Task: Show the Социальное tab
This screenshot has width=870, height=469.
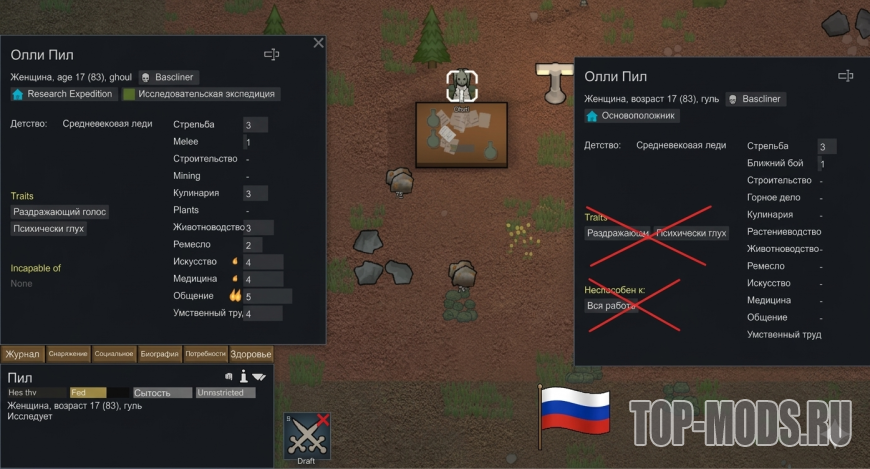Action: coord(113,353)
